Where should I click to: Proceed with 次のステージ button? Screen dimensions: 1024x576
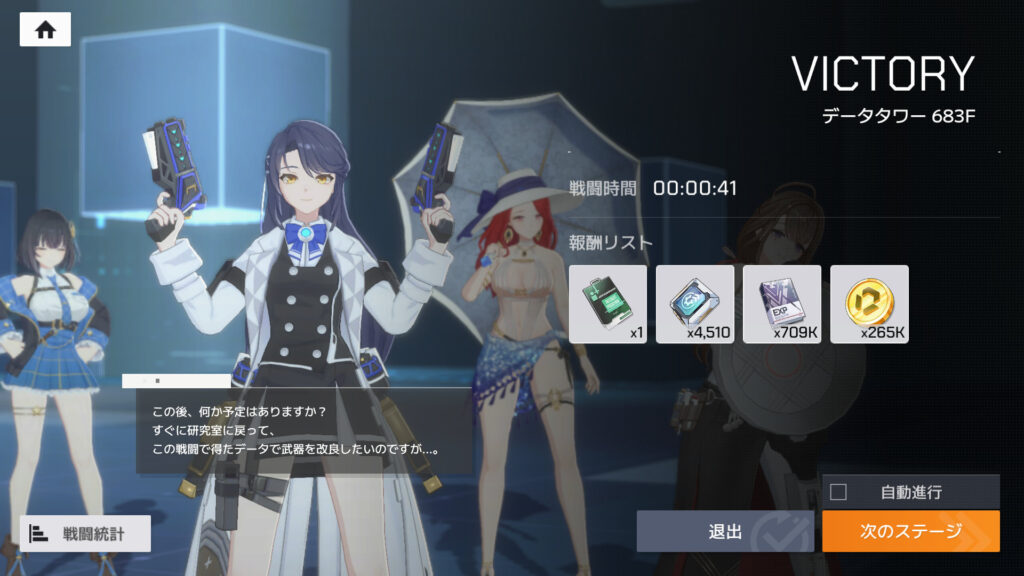pos(910,531)
